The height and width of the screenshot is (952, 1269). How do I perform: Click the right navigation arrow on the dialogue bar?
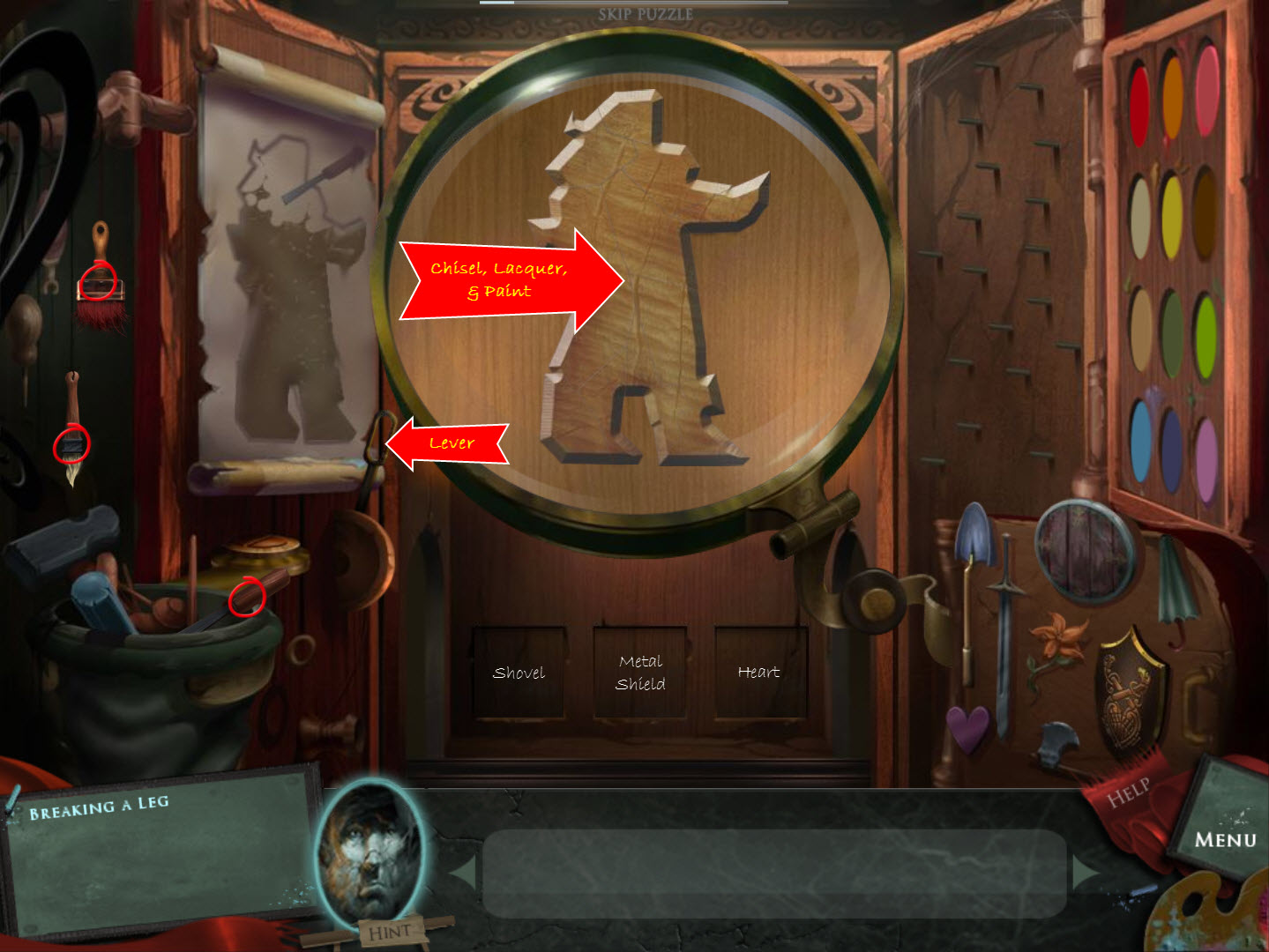pos(1085,872)
